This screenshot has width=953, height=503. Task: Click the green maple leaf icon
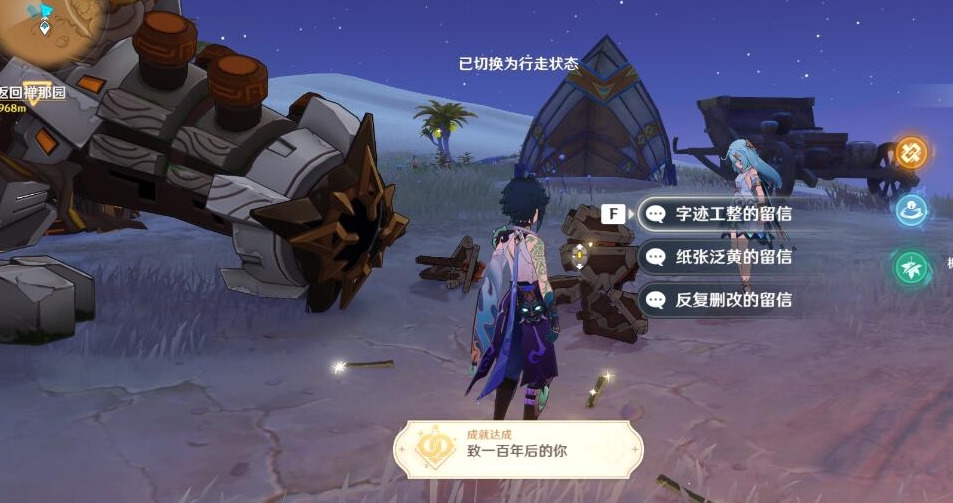click(911, 268)
